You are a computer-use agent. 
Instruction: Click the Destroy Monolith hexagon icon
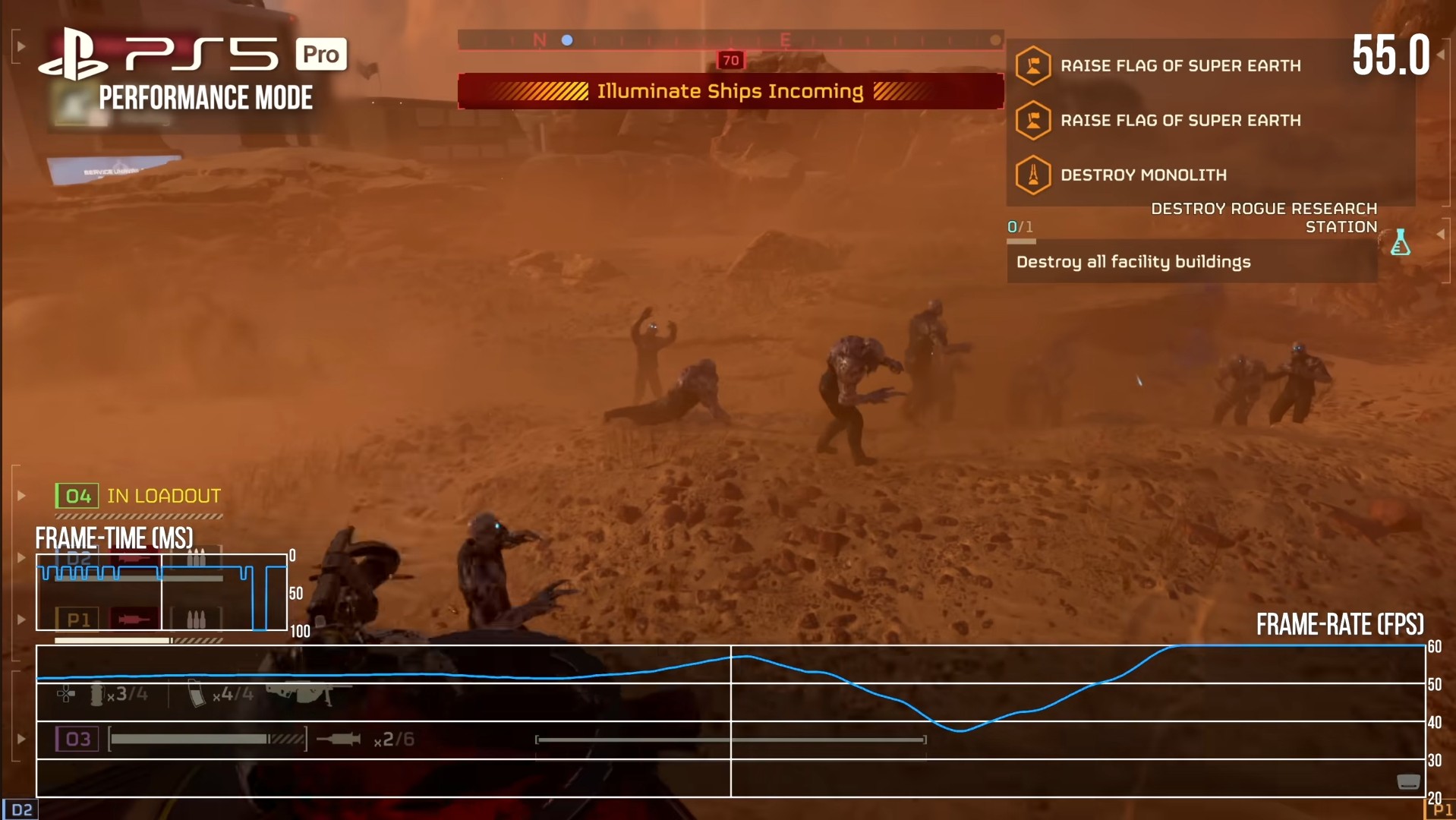[1032, 175]
